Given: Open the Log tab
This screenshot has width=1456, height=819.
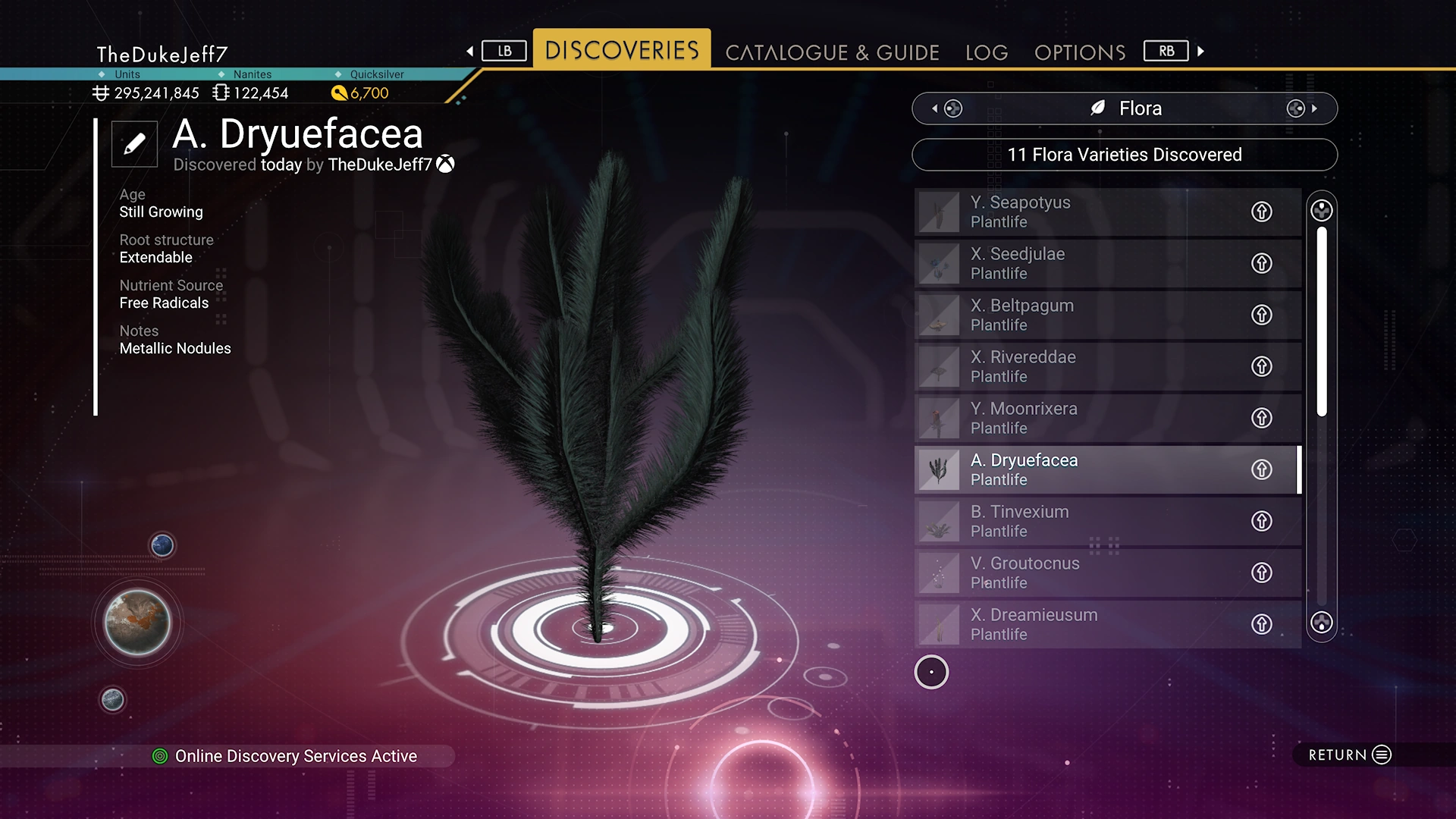Looking at the screenshot, I should pos(987,52).
